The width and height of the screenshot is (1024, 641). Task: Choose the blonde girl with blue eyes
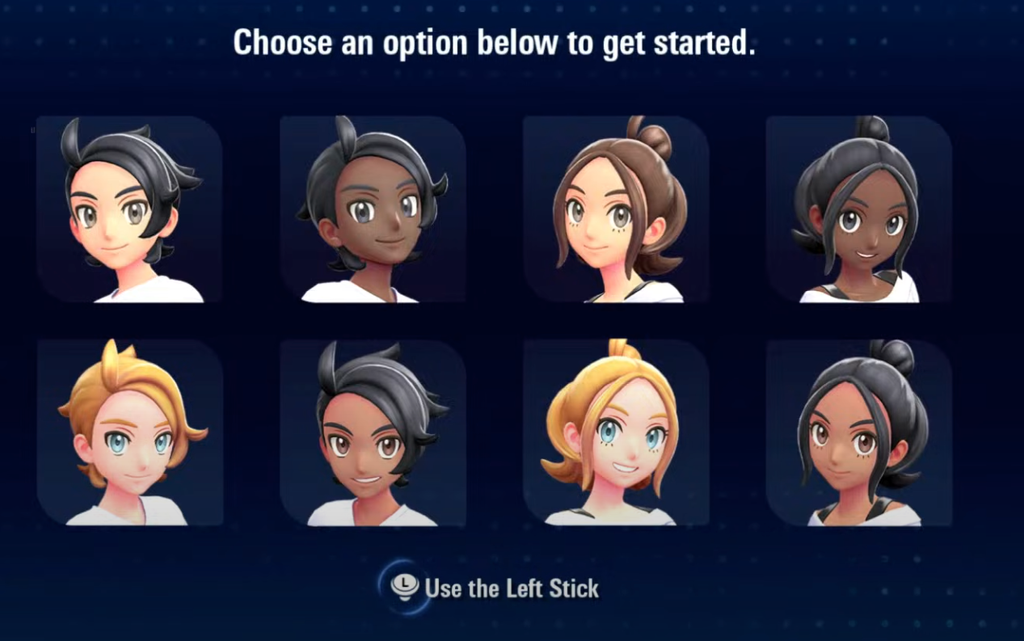tap(616, 434)
